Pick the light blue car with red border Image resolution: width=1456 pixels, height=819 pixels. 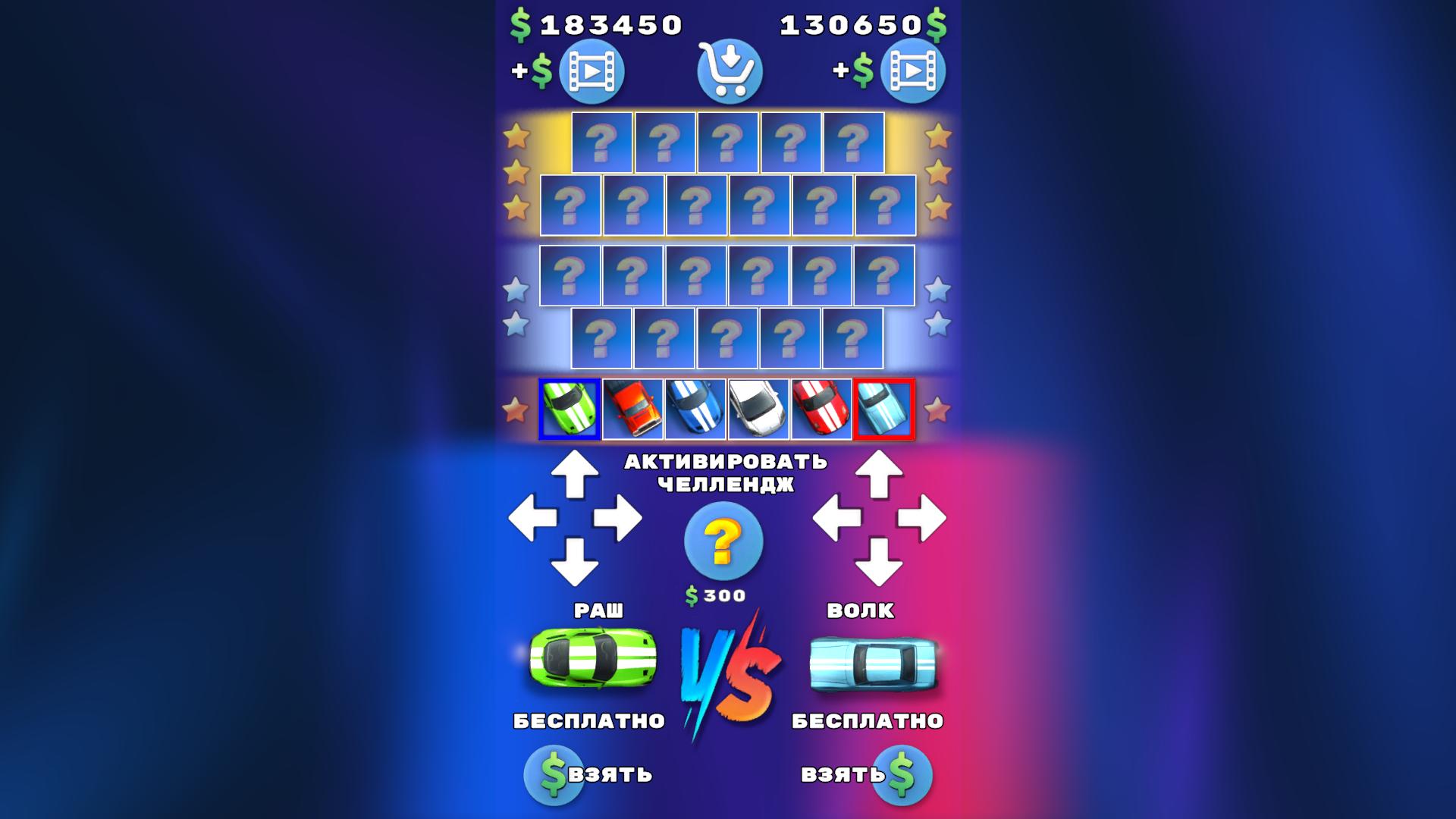886,409
